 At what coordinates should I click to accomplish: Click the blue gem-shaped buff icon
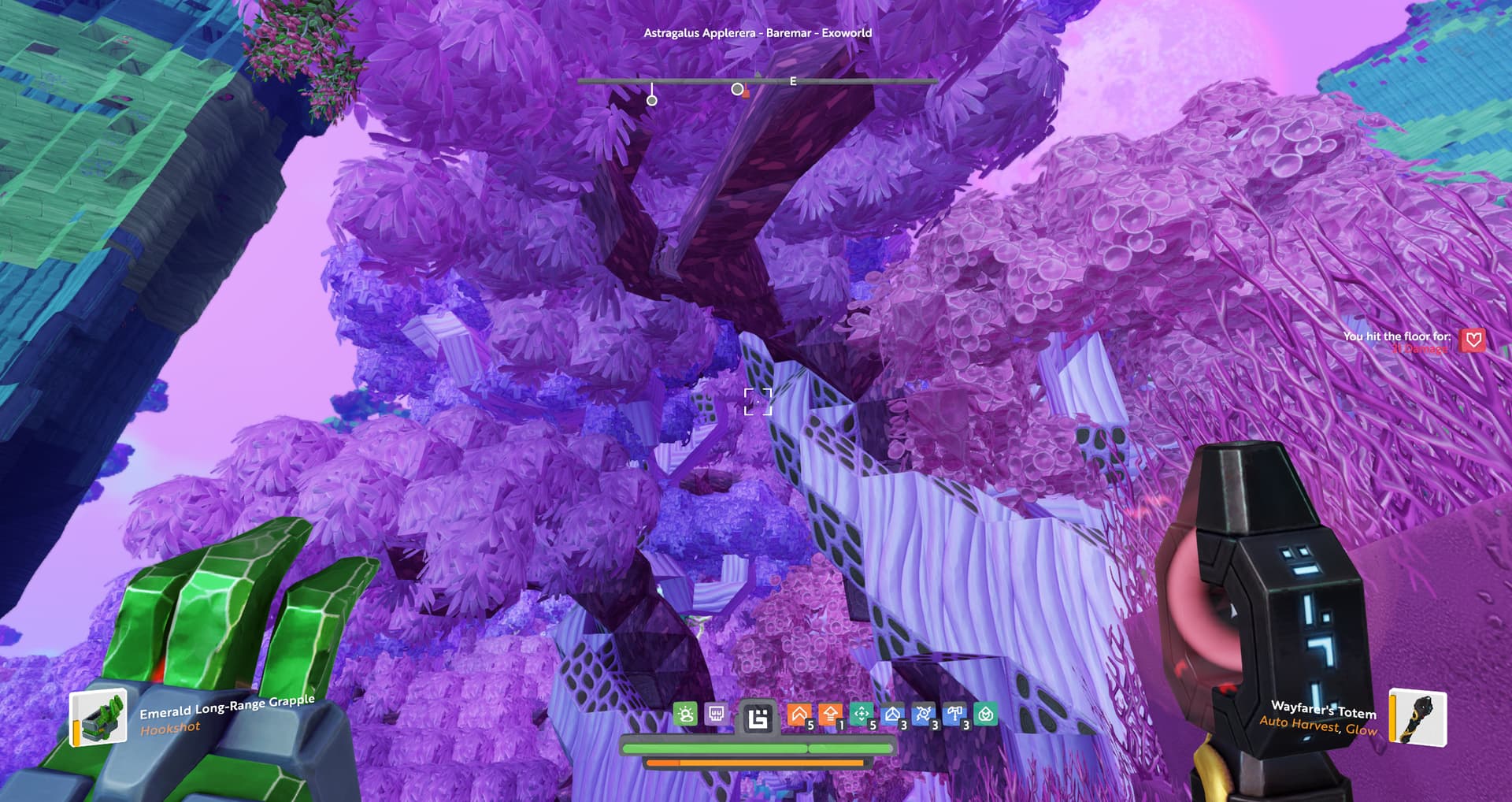[892, 715]
